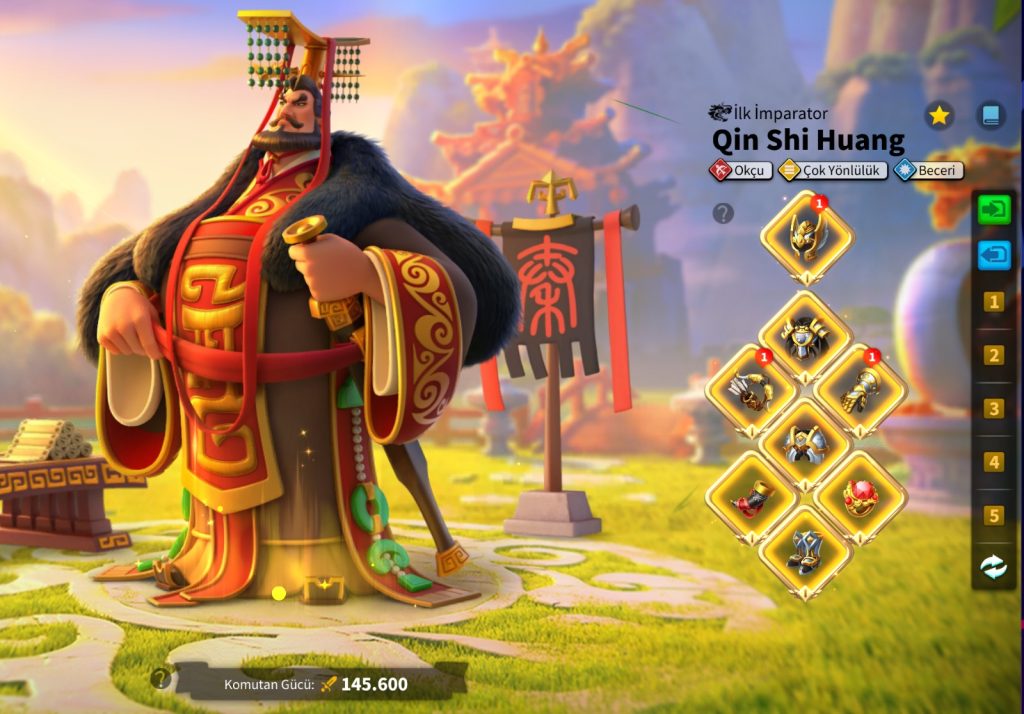1024x714 pixels.
Task: Open the question mark help beside equipment
Action: [x=723, y=213]
